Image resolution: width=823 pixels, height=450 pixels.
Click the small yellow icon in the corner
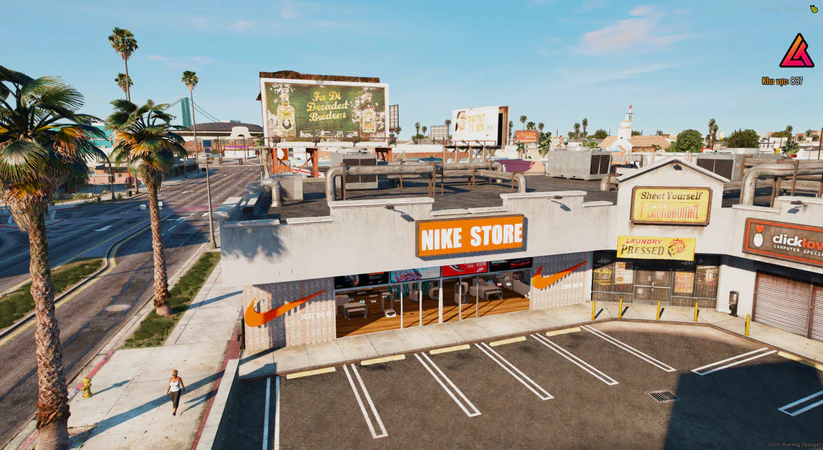point(814,8)
